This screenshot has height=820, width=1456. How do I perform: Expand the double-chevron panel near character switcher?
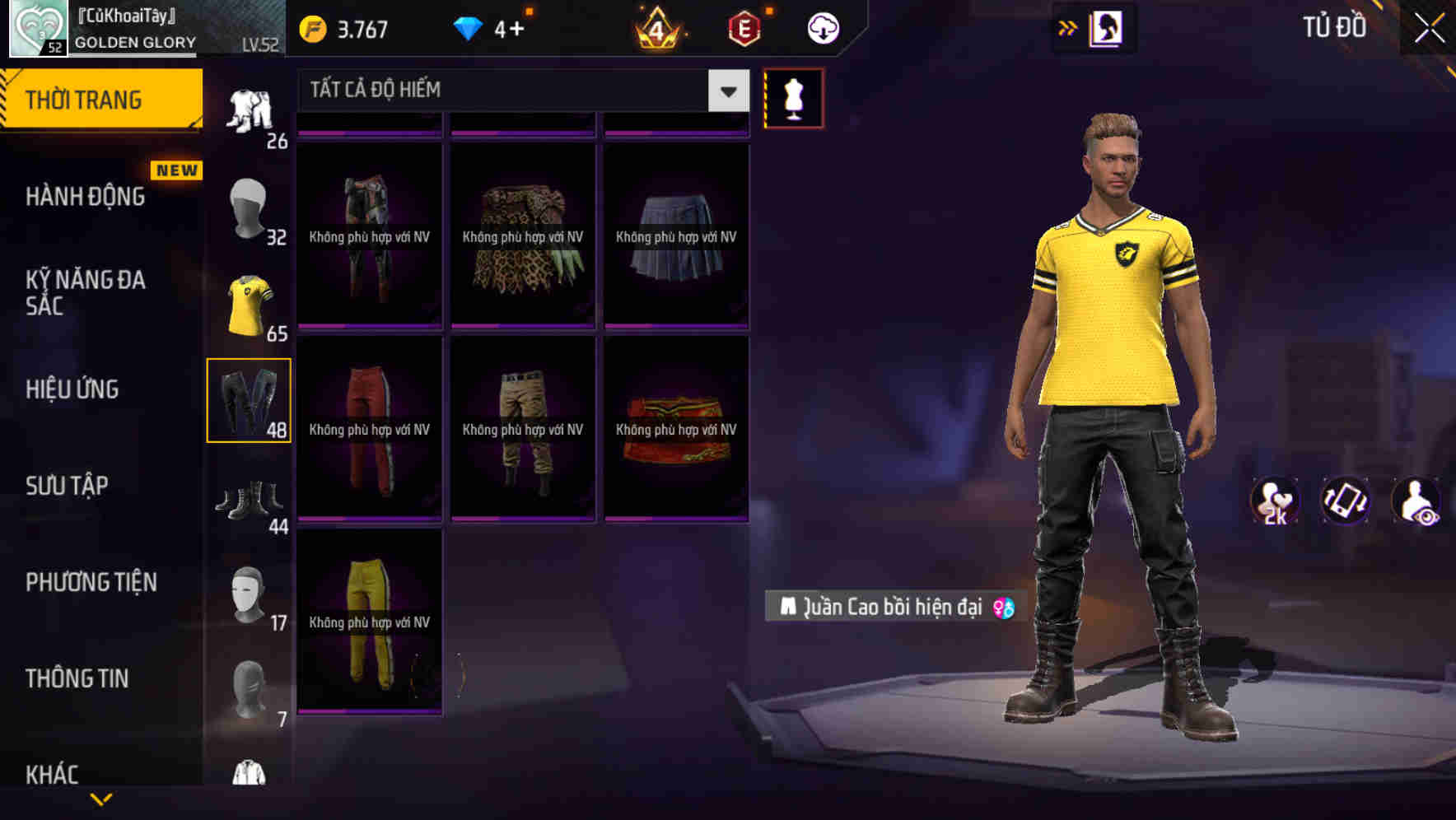click(x=1068, y=27)
